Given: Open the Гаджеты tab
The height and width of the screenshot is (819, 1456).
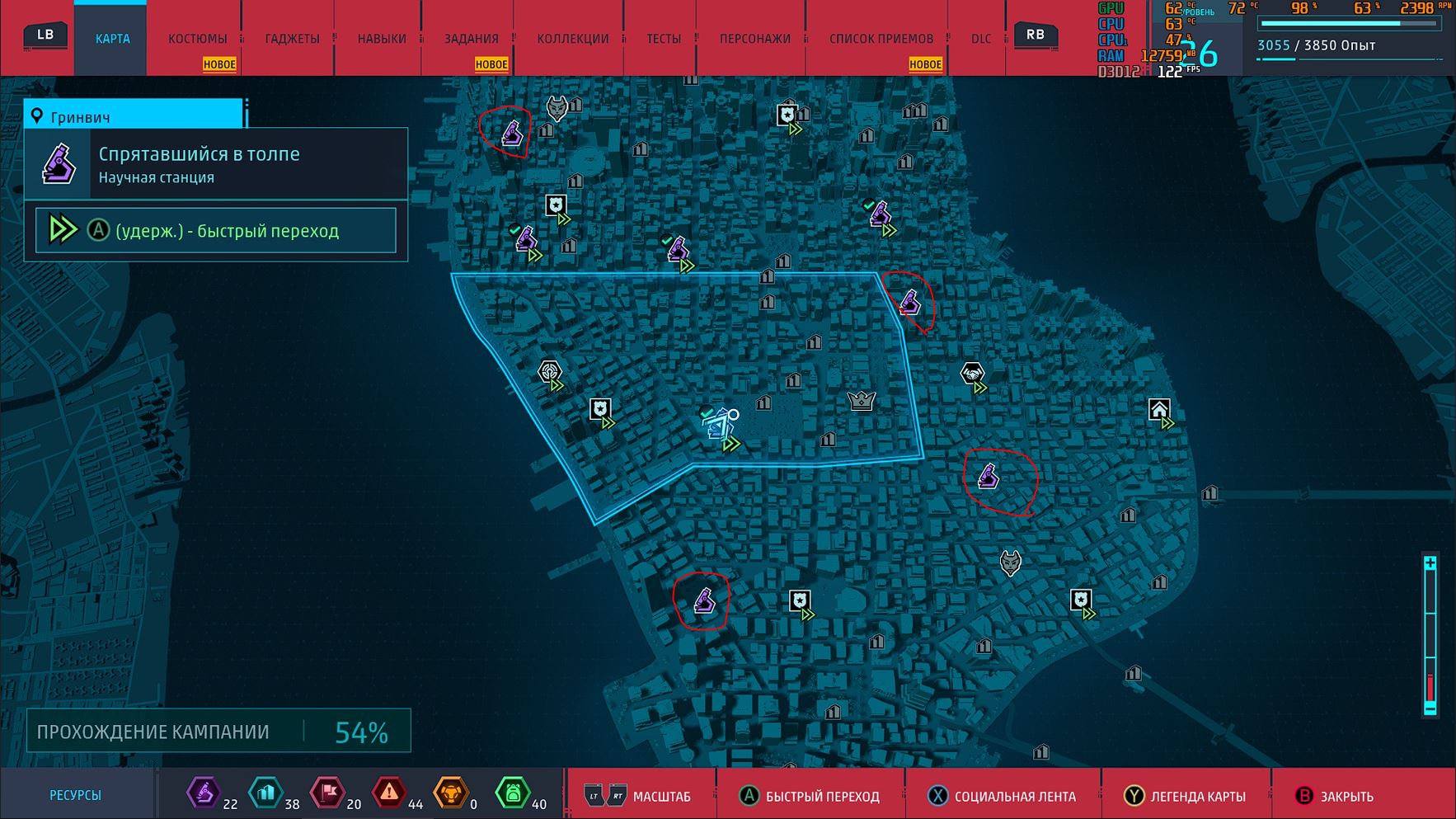Looking at the screenshot, I should tap(292, 39).
